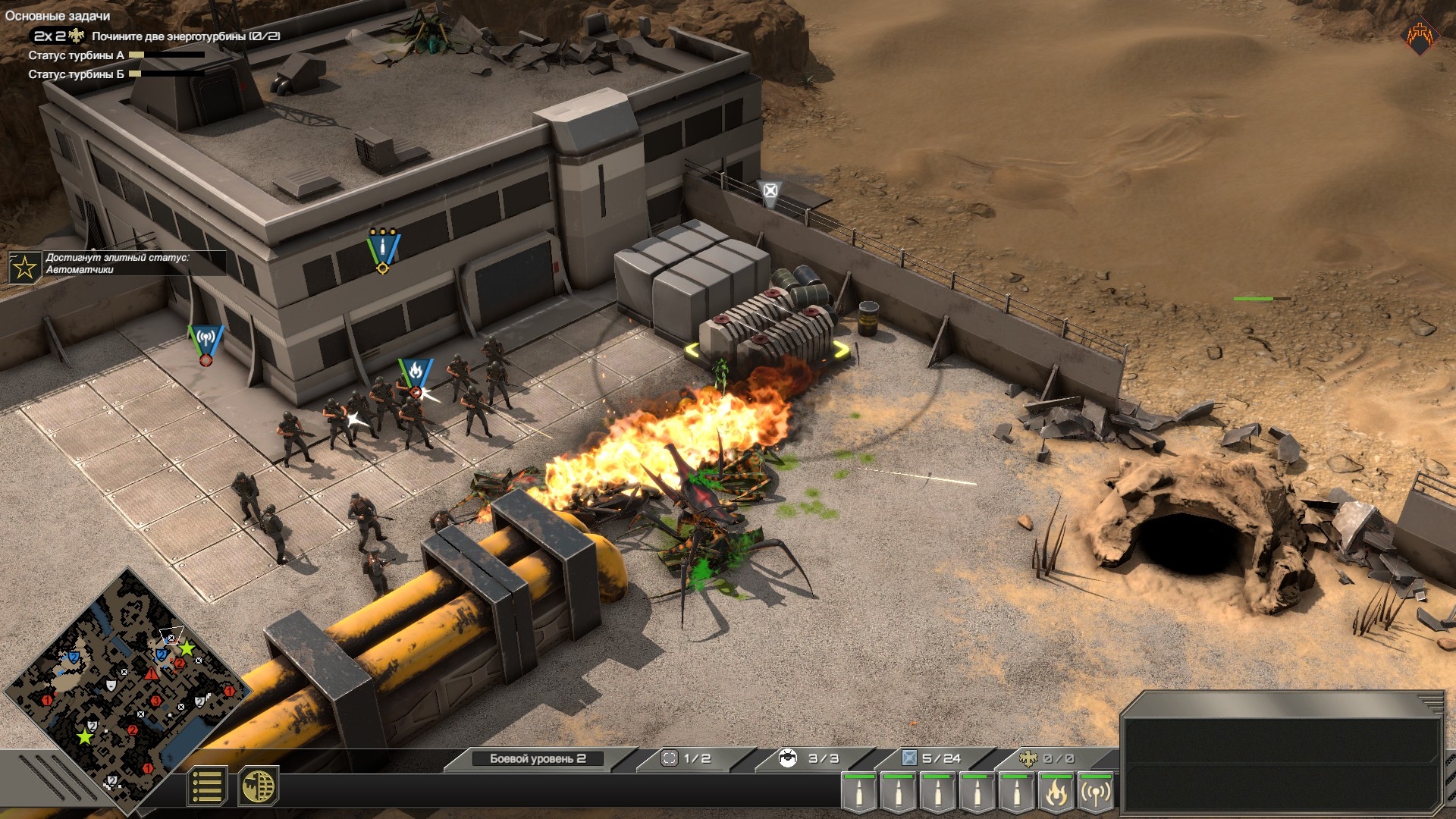Select the flamethrower squad card

[1056, 793]
